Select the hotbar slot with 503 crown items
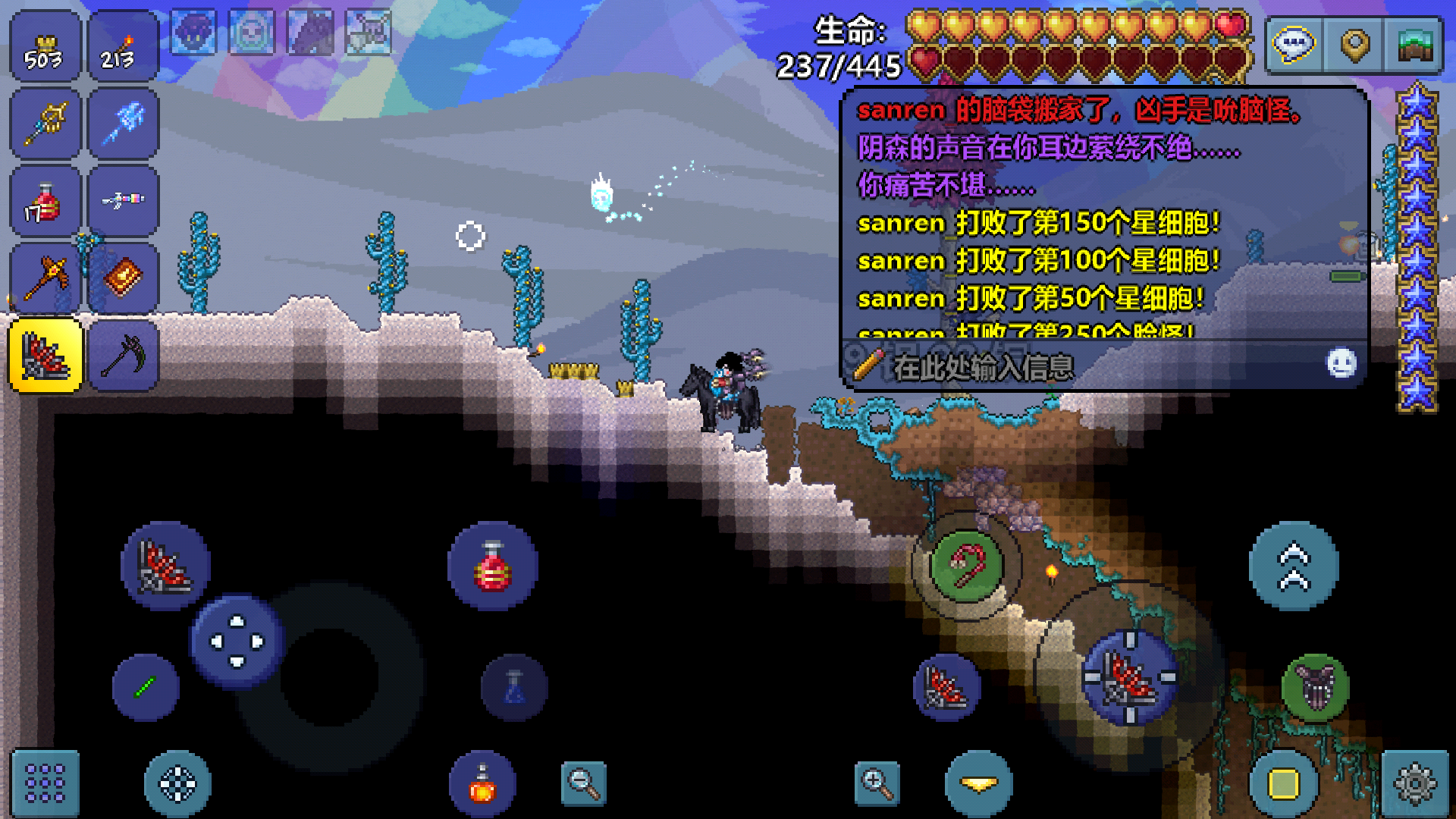1456x819 pixels. 45,47
